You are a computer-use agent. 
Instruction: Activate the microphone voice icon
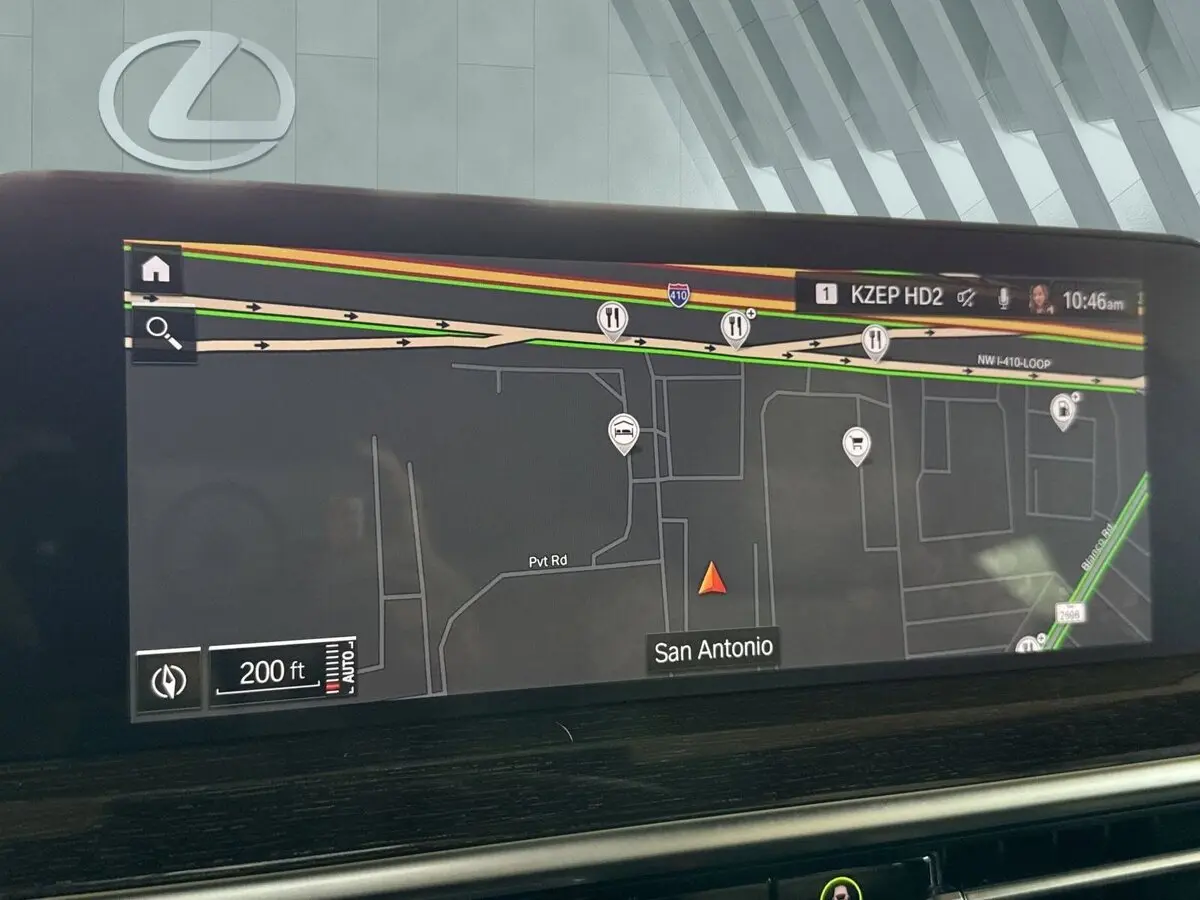pos(1002,298)
